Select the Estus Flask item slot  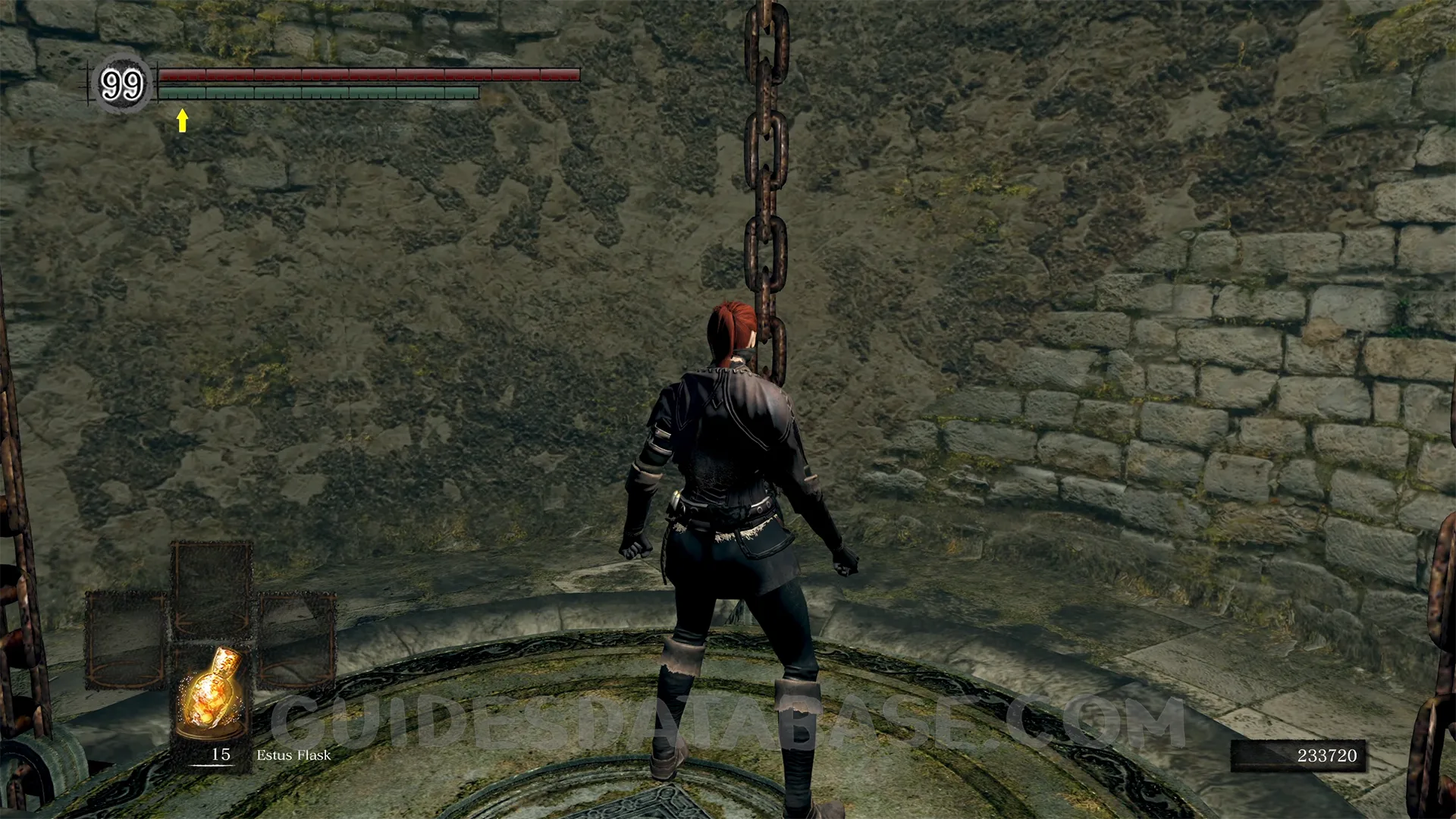click(x=212, y=696)
